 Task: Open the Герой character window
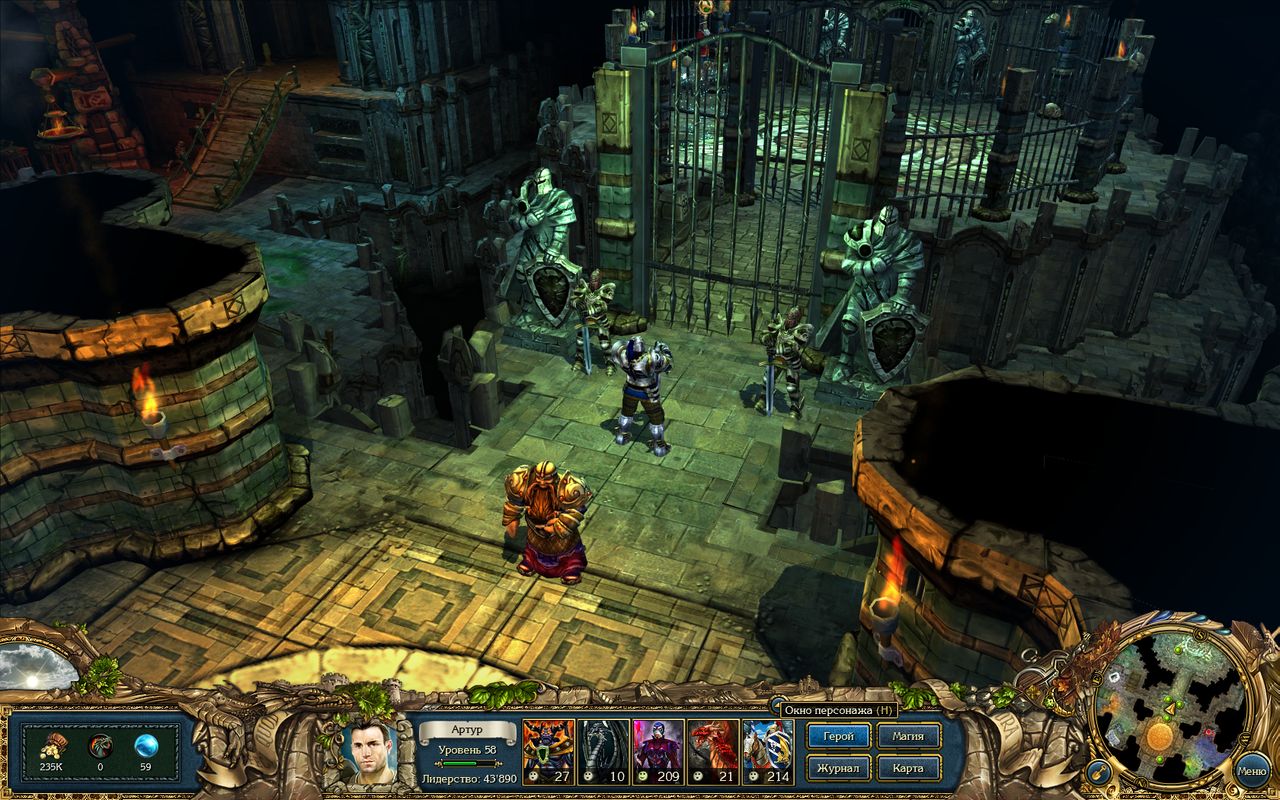coord(838,736)
